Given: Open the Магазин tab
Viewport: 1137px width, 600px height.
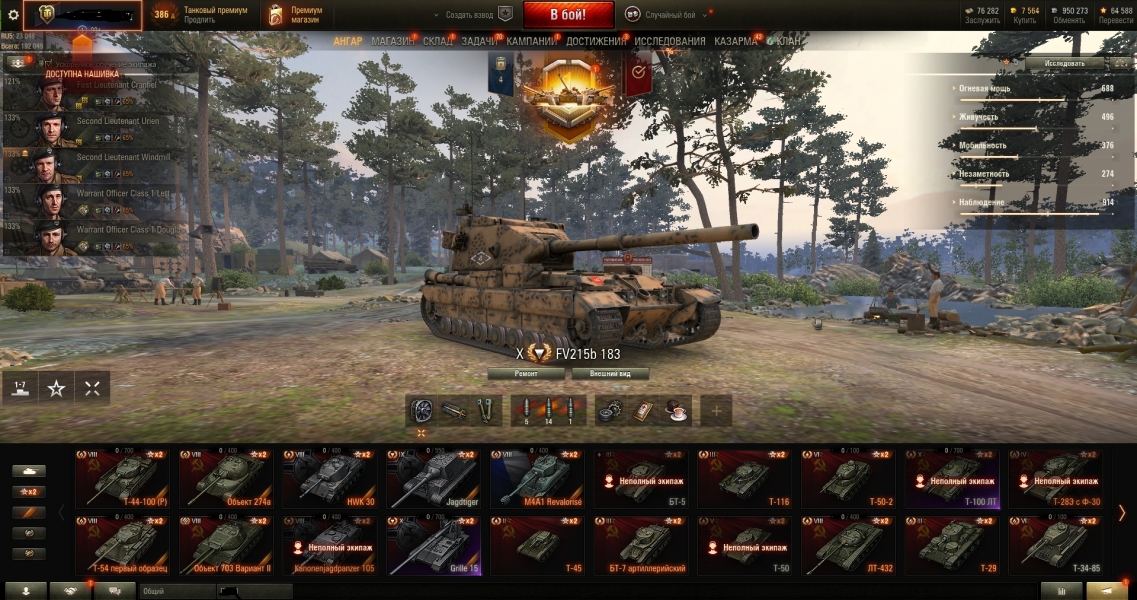Looking at the screenshot, I should pyautogui.click(x=392, y=41).
